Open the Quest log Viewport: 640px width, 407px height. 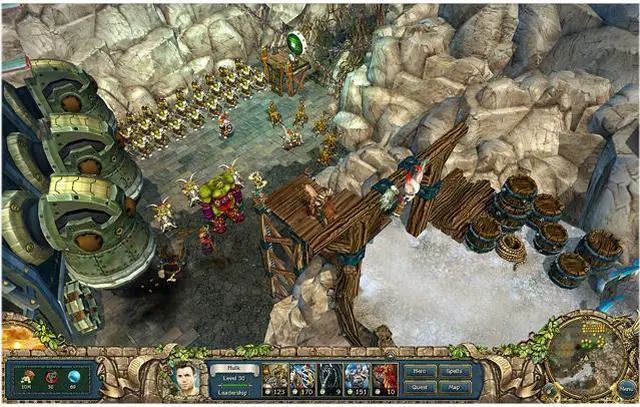coord(420,387)
